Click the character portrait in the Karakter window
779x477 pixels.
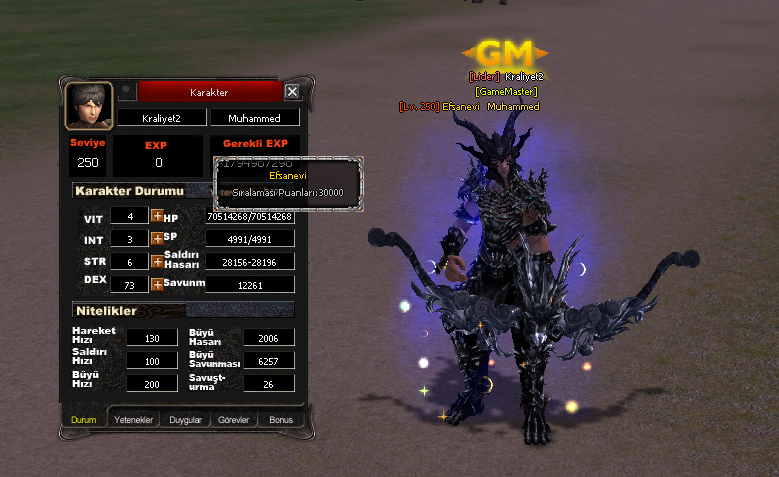click(89, 106)
